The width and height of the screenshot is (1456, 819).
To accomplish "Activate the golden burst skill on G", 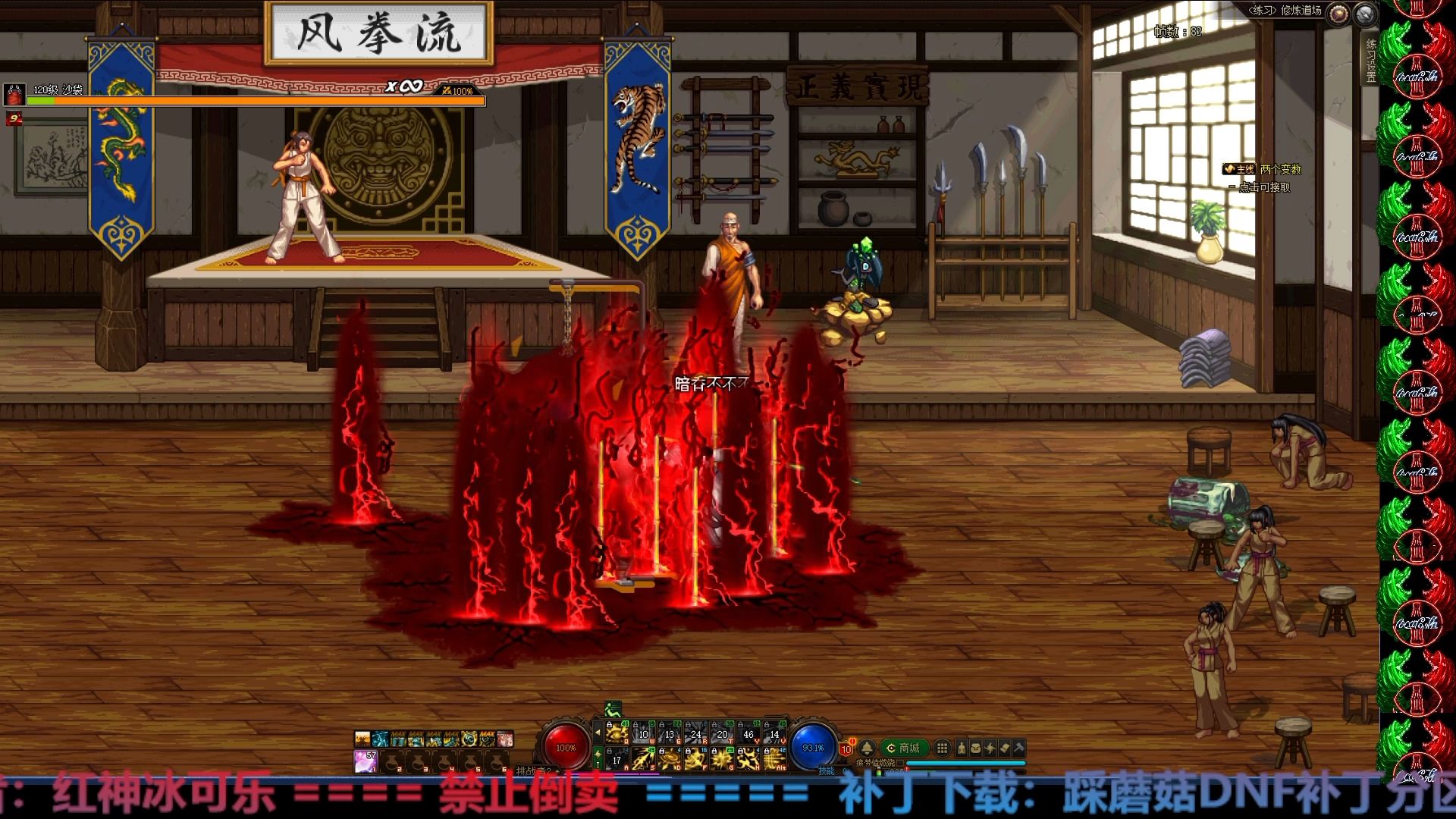I will [723, 758].
